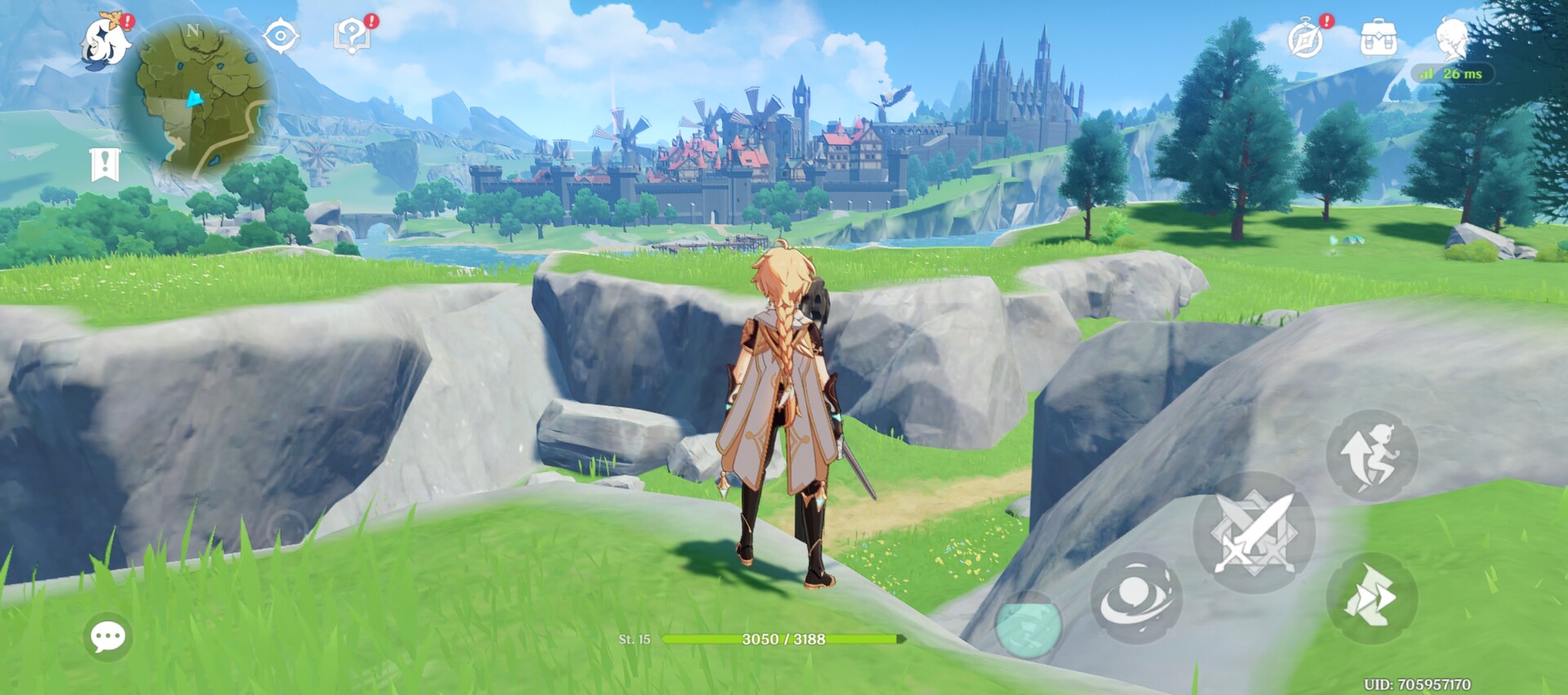Tap the sword normal attack button
The image size is (1568, 695).
tap(1254, 533)
